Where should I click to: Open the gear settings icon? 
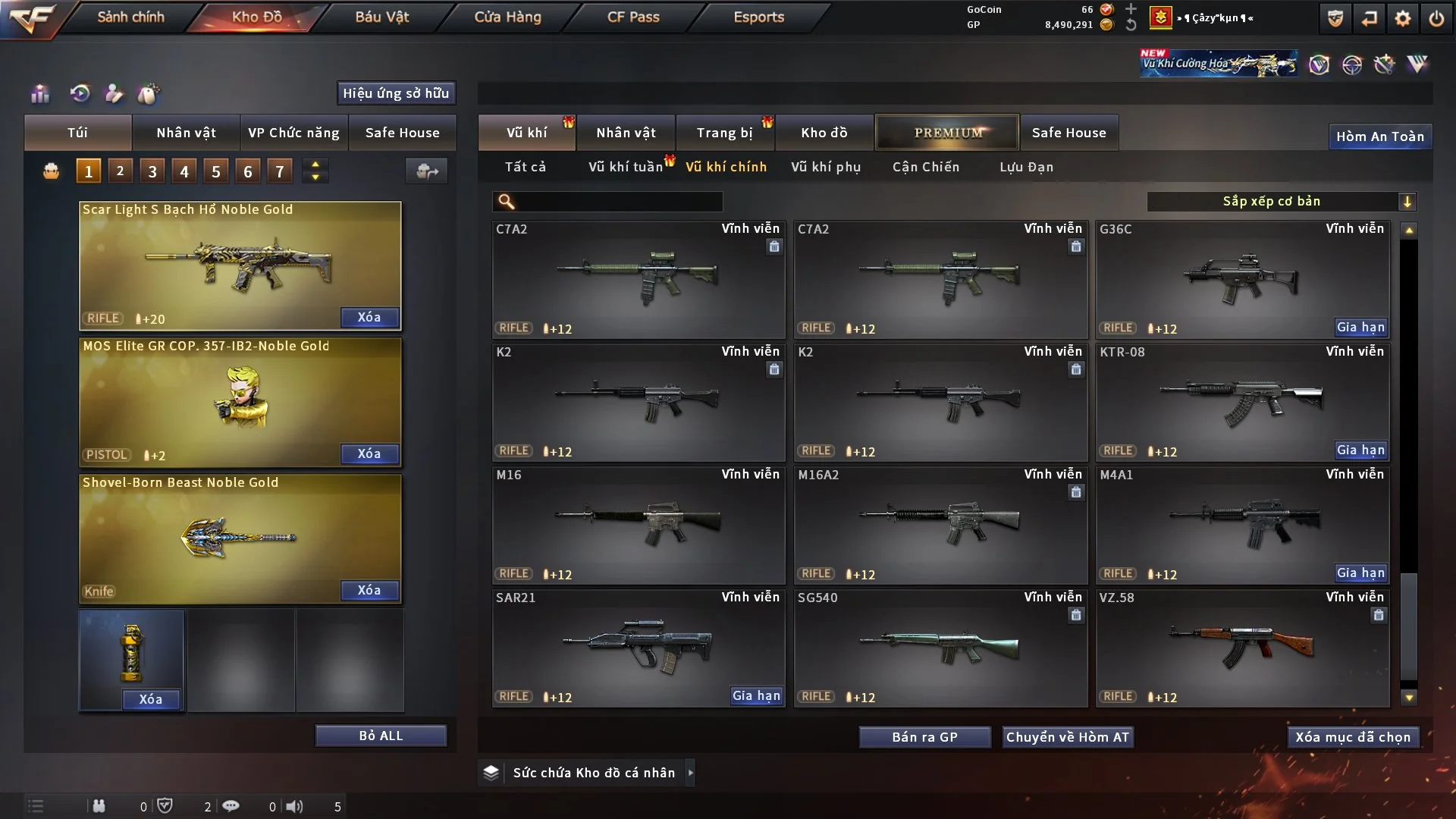1402,18
